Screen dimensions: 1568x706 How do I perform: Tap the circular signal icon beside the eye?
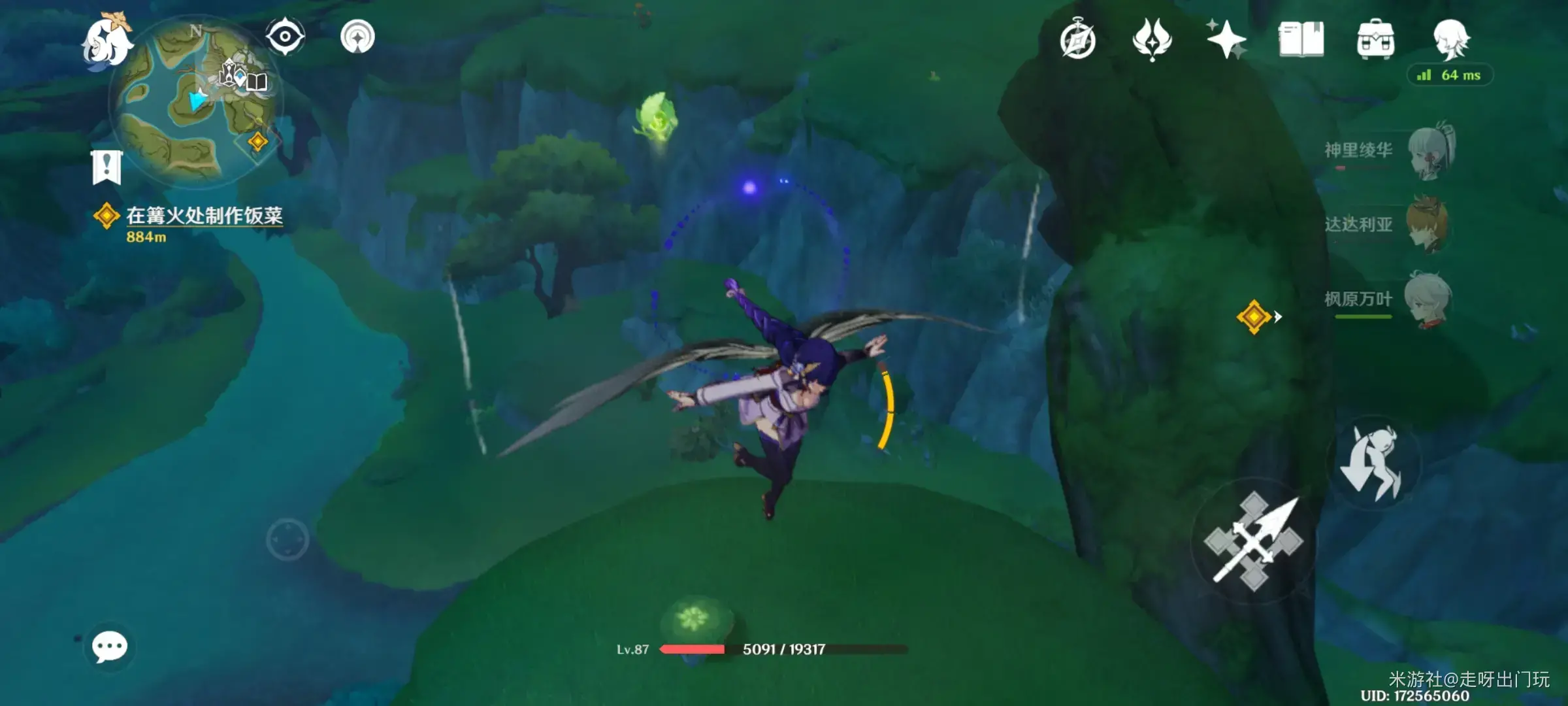coord(357,37)
